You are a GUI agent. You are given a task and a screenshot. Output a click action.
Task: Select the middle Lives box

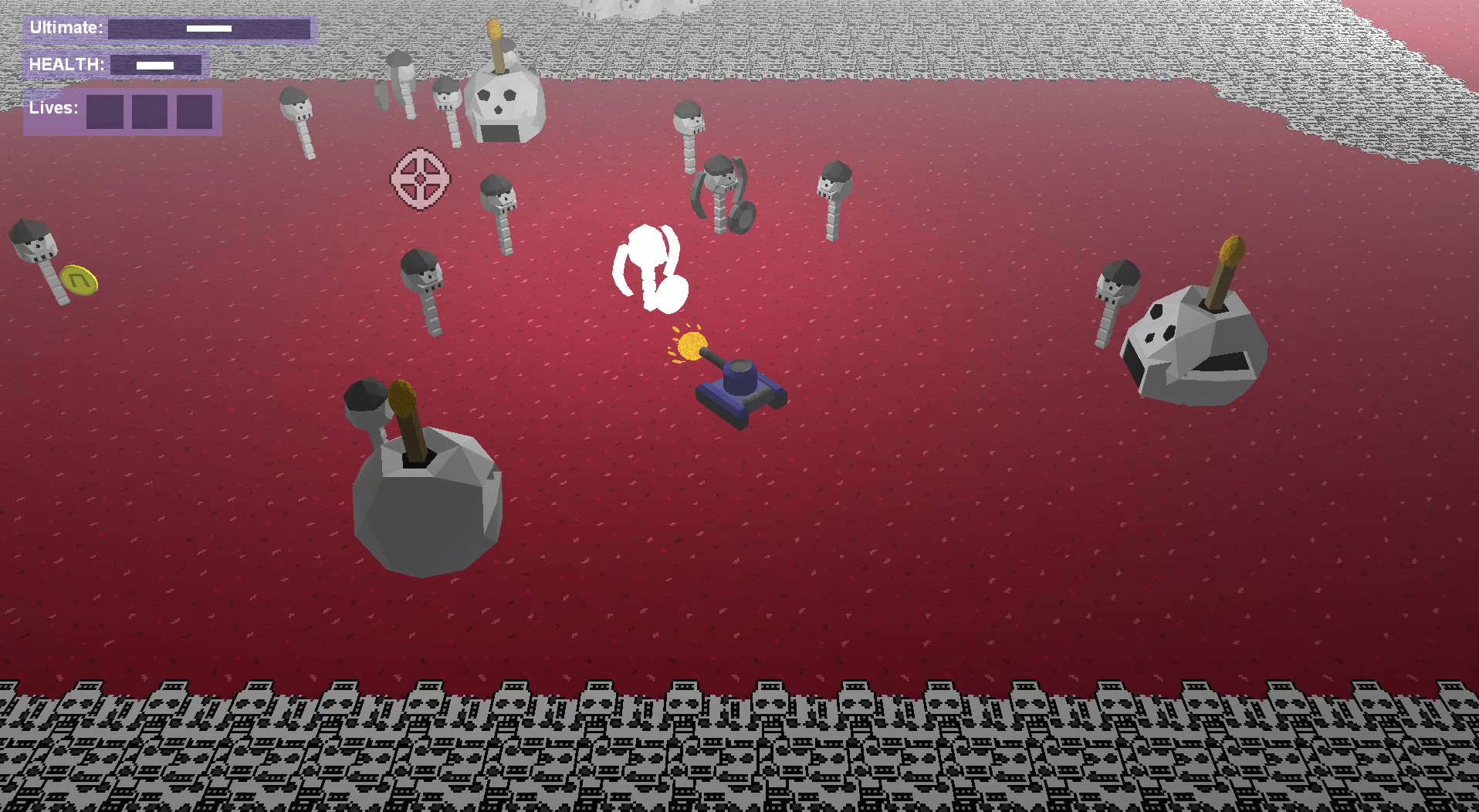click(x=151, y=112)
